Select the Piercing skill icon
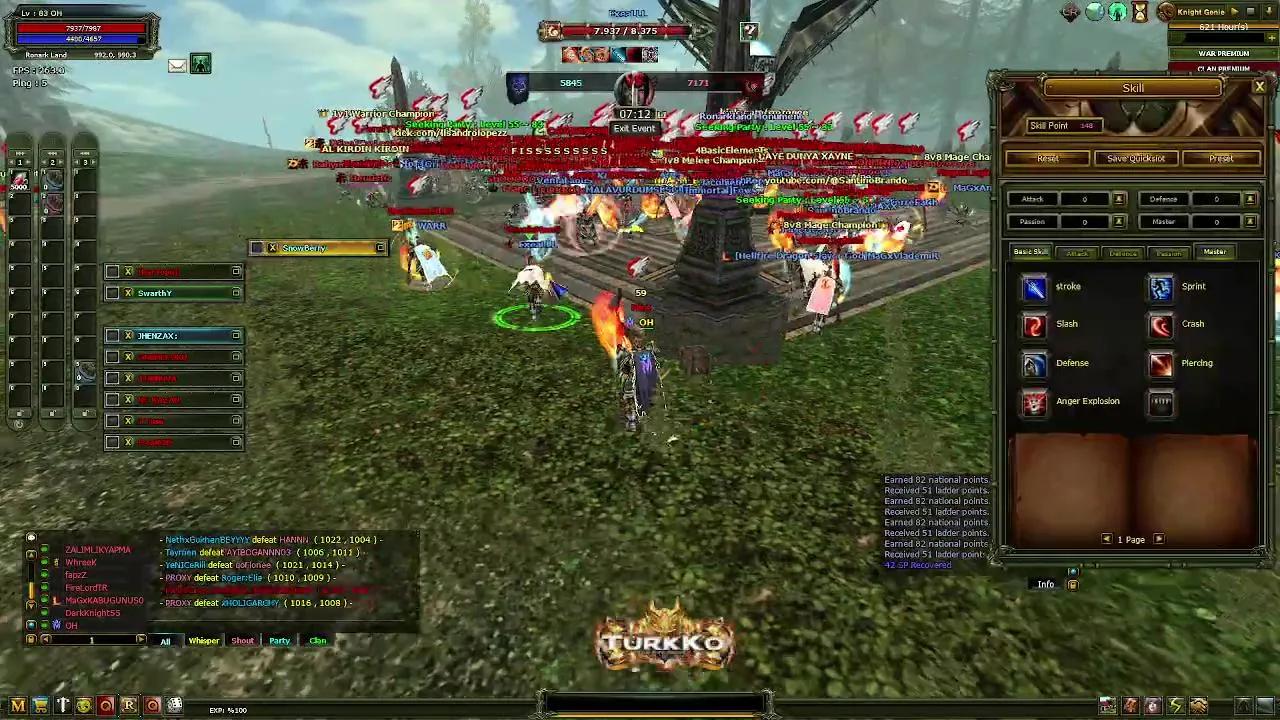This screenshot has height=720, width=1280. tap(1160, 362)
